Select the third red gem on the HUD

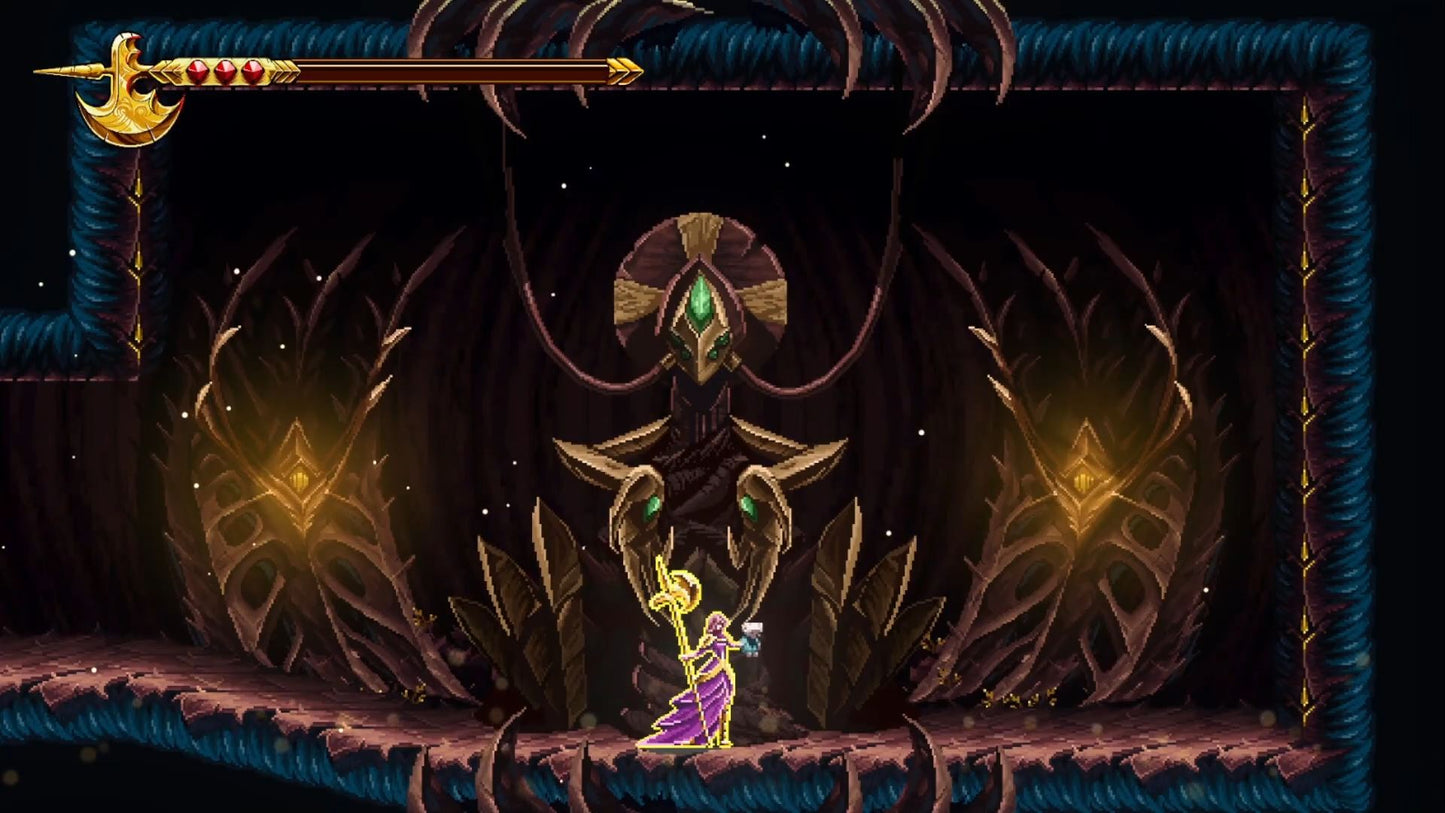(x=252, y=70)
